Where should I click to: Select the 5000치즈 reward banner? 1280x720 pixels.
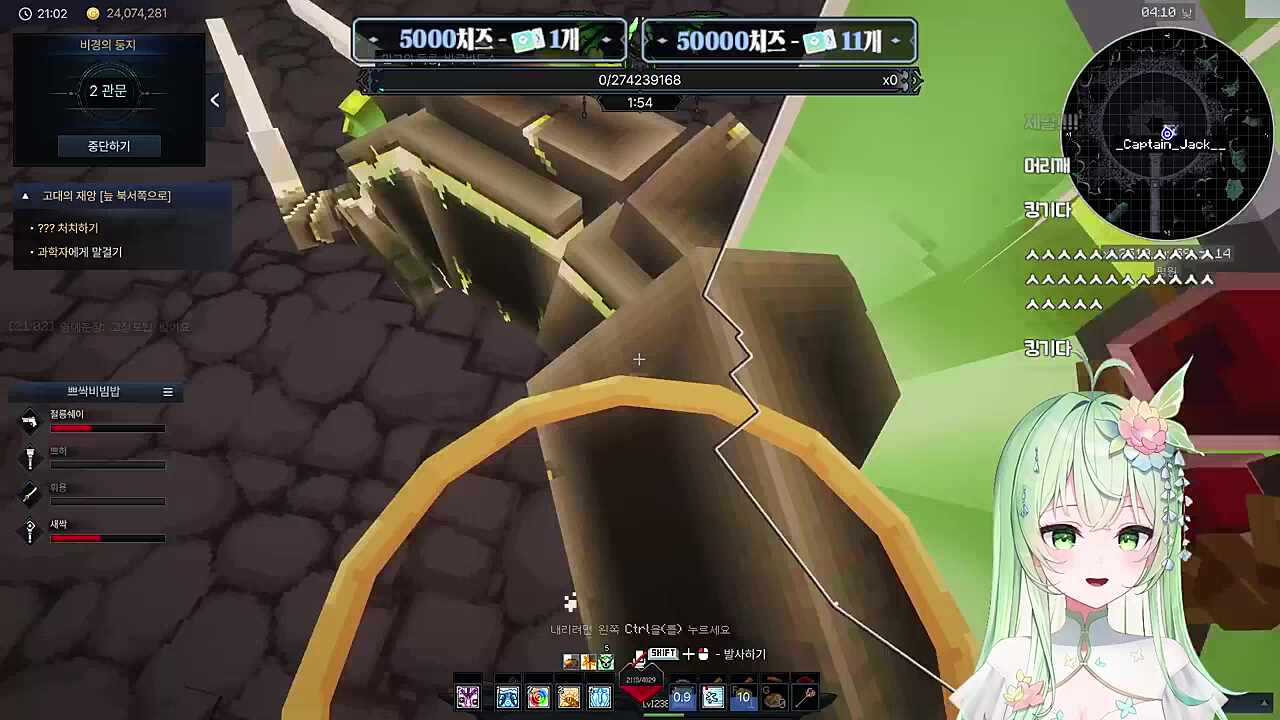coord(489,40)
